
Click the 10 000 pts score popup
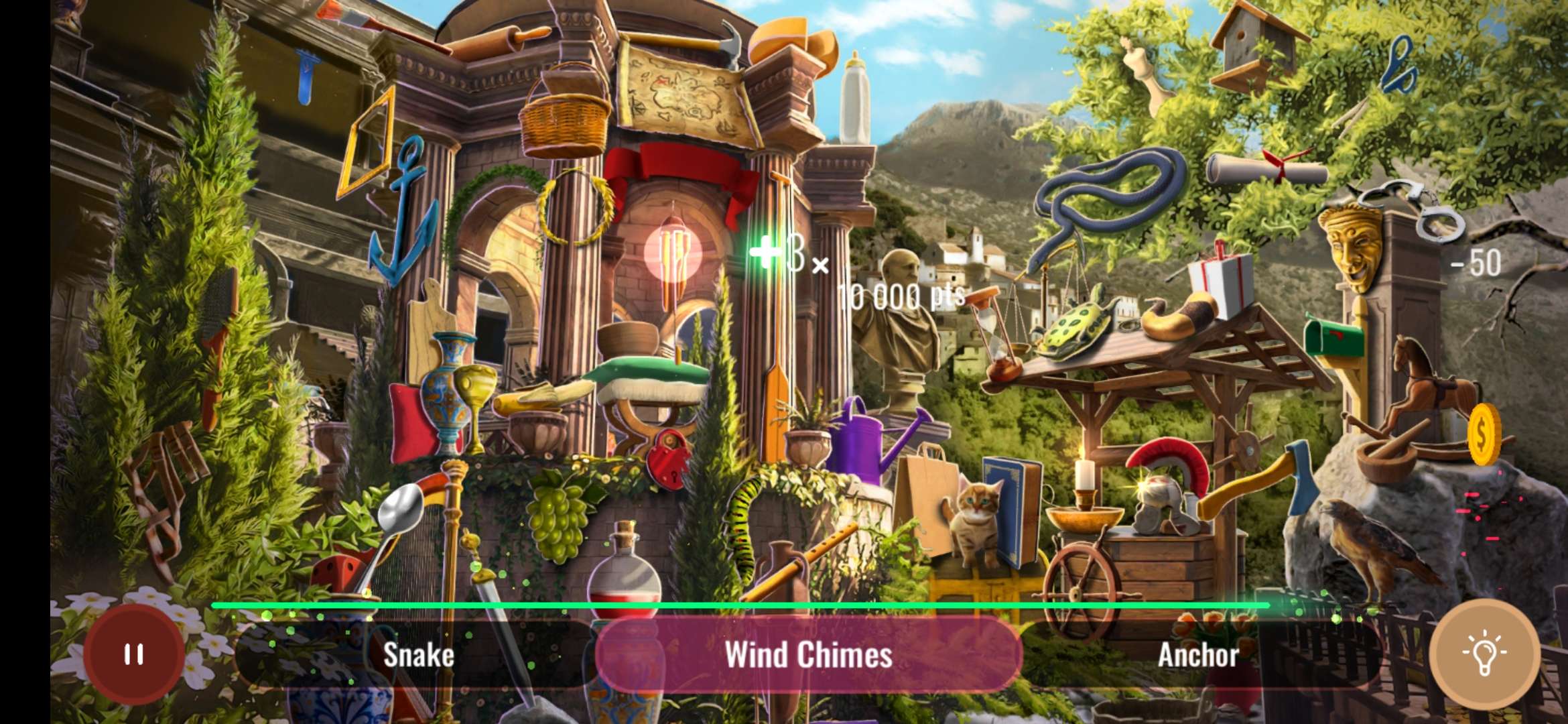pyautogui.click(x=901, y=294)
